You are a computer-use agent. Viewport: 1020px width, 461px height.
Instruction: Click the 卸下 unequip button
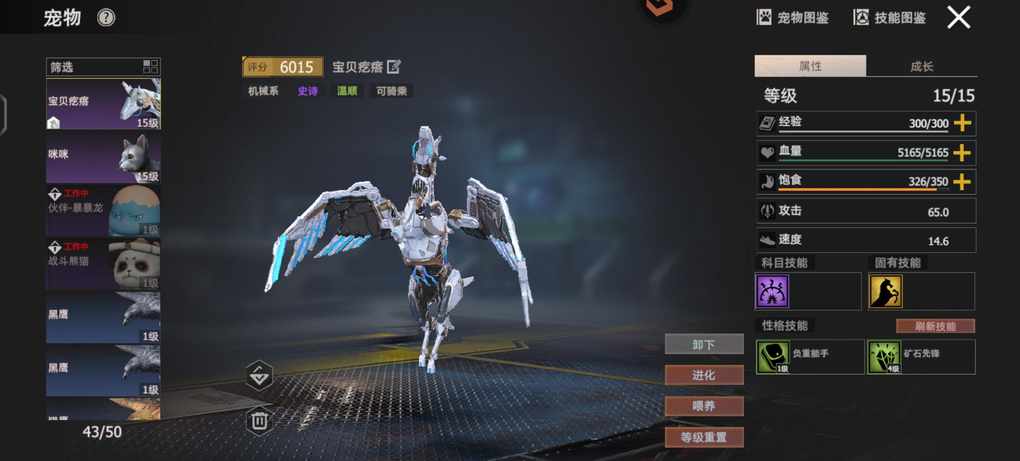(x=704, y=344)
